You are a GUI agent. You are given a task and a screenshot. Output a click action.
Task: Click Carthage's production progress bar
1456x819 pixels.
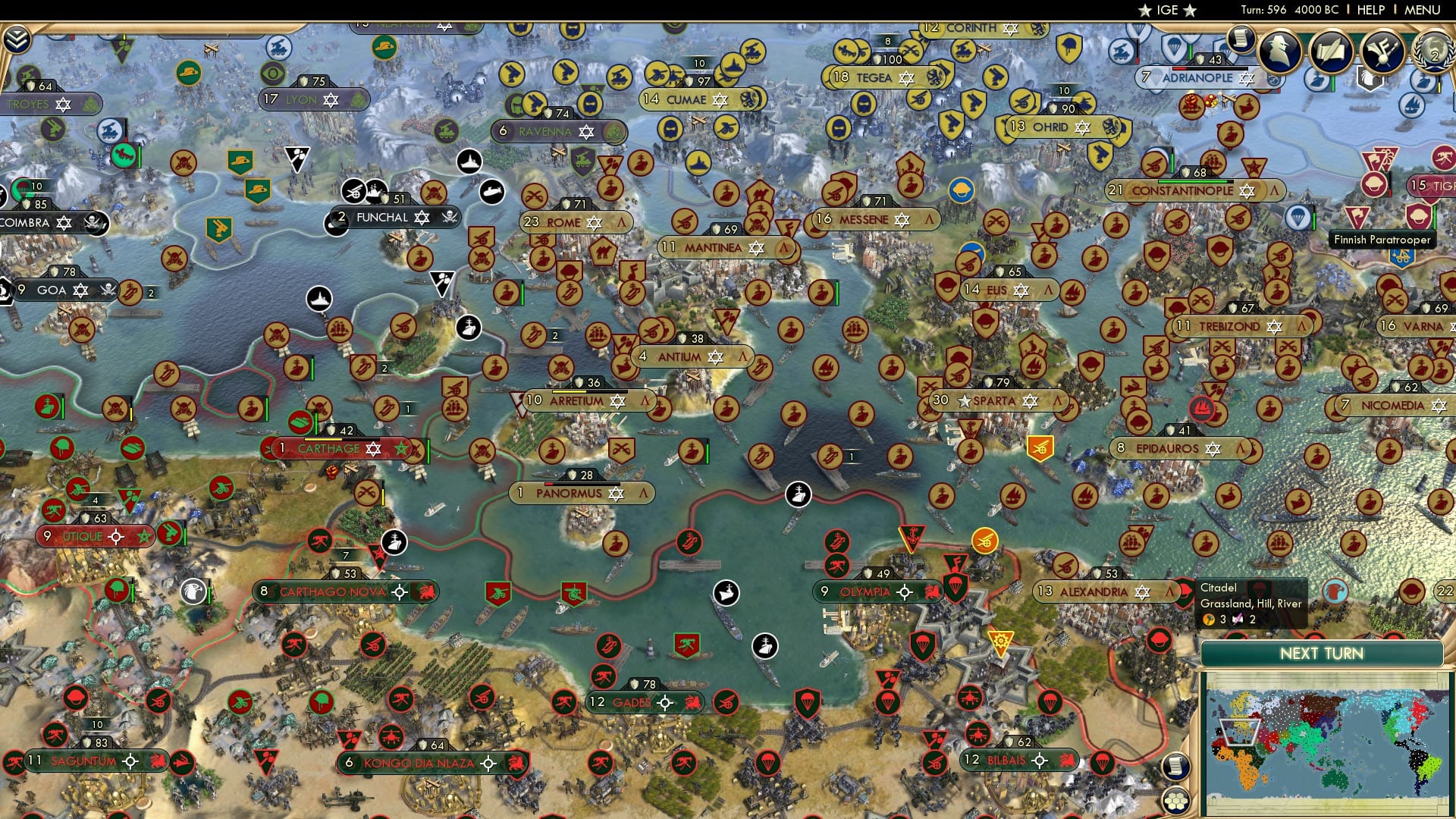[341, 439]
